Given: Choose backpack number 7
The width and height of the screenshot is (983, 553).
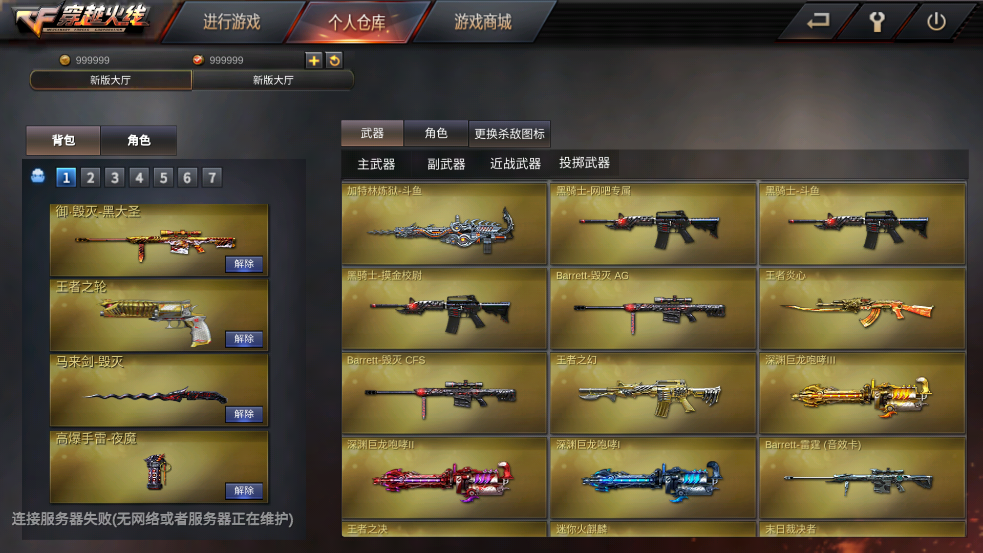Looking at the screenshot, I should coord(211,178).
